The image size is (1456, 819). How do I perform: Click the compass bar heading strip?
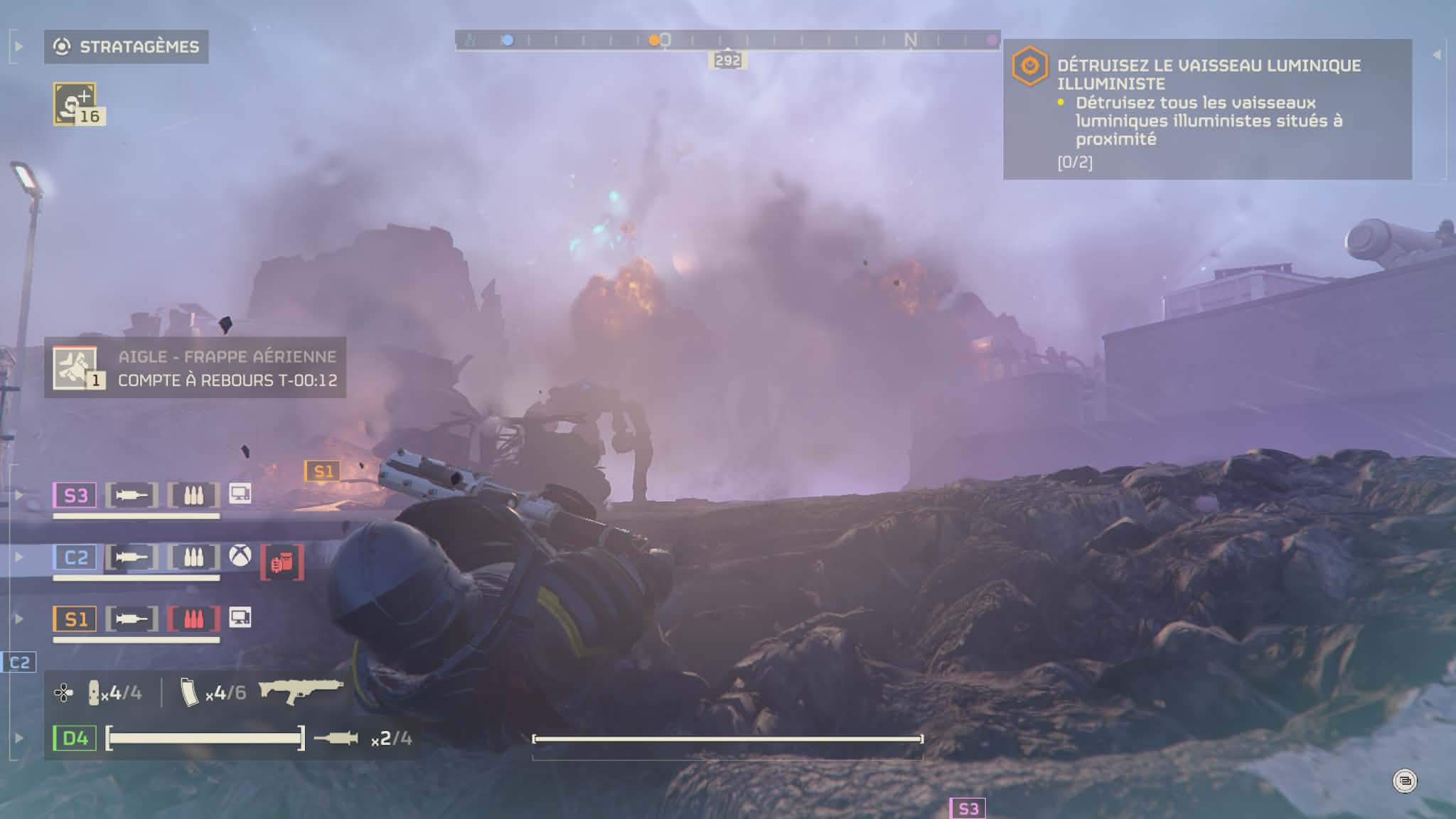pyautogui.click(x=727, y=41)
